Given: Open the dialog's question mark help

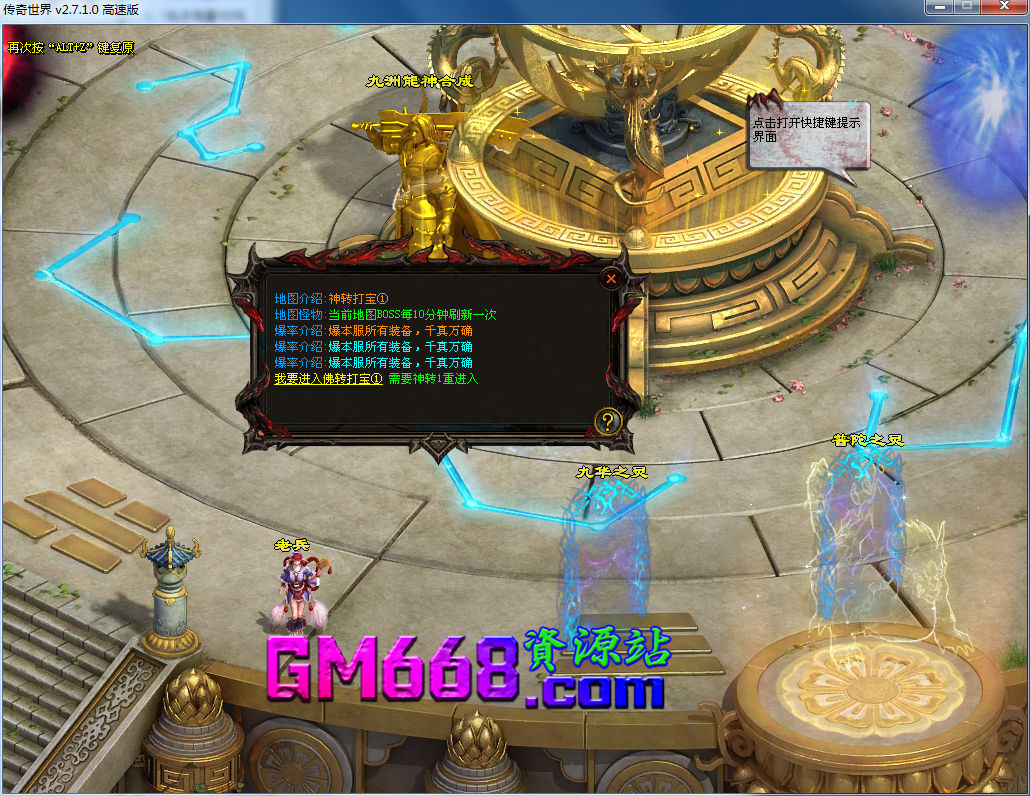Looking at the screenshot, I should [608, 421].
